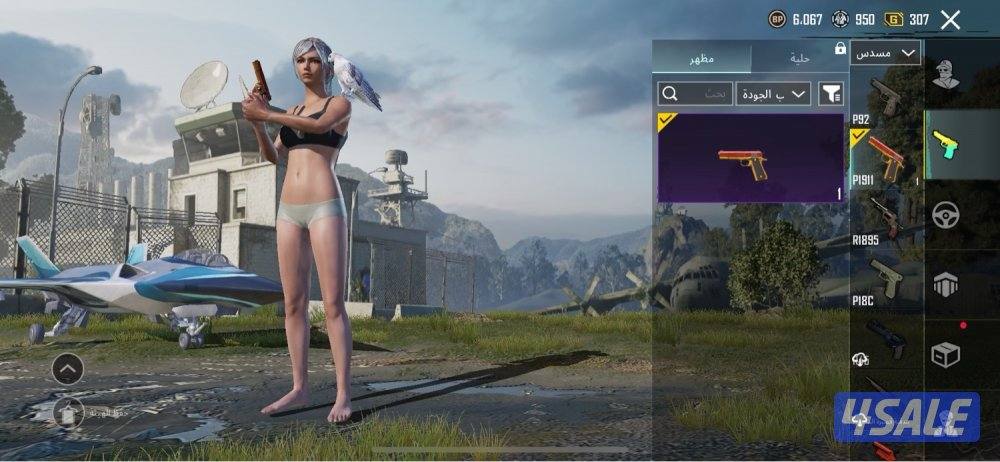Open the حلية tab
1000x462 pixels.
[x=797, y=59]
